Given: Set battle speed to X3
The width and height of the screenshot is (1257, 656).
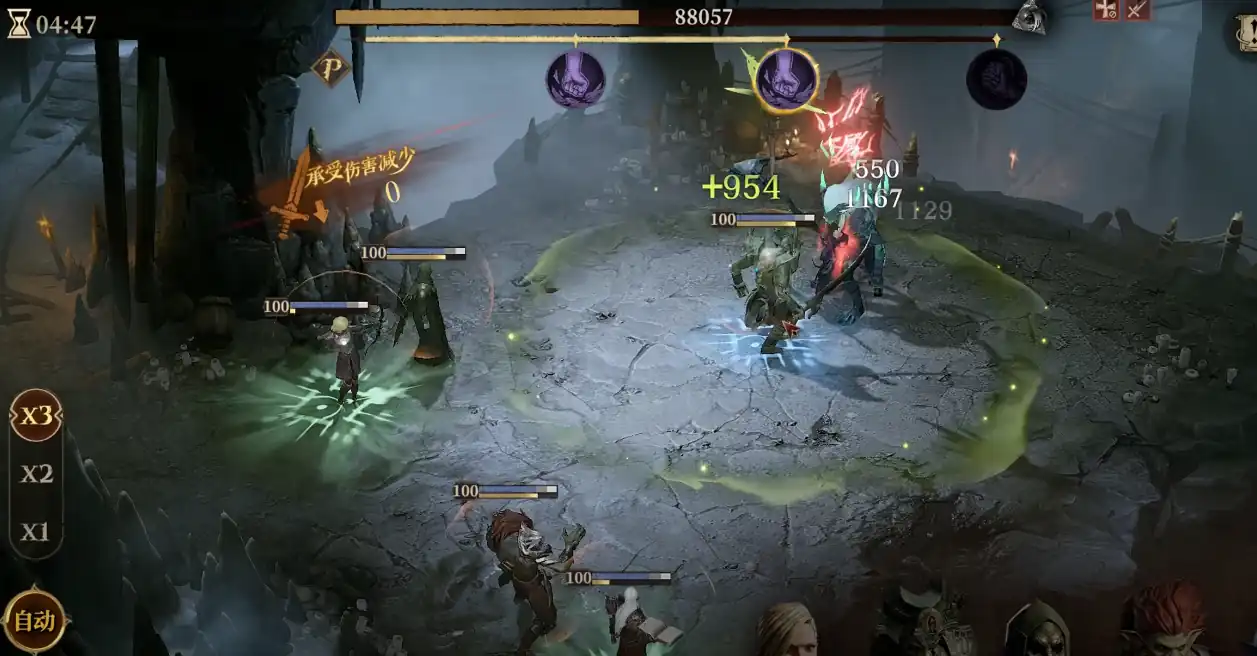Looking at the screenshot, I should [x=36, y=416].
